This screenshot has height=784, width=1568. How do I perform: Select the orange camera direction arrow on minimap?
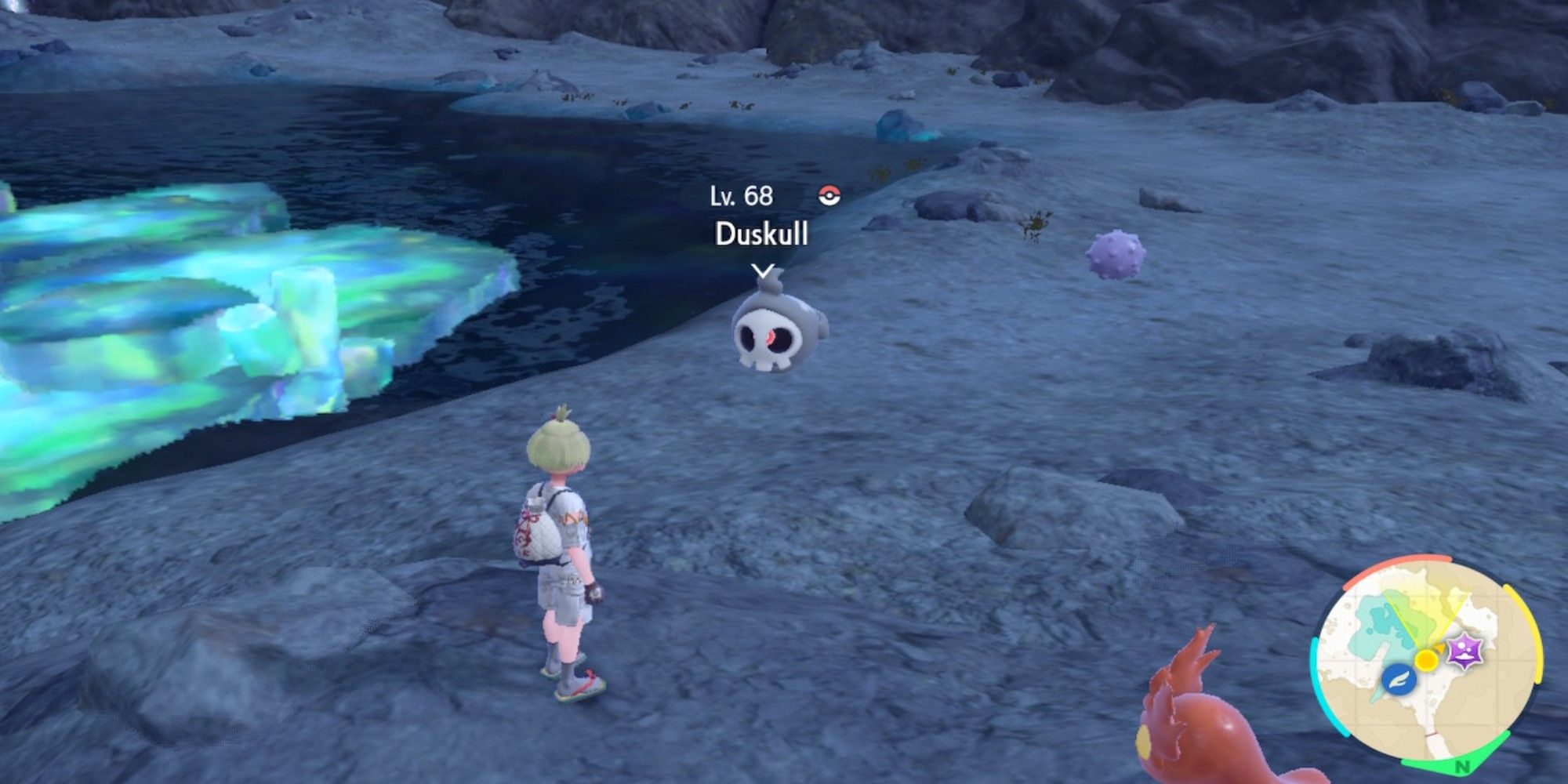1440,649
